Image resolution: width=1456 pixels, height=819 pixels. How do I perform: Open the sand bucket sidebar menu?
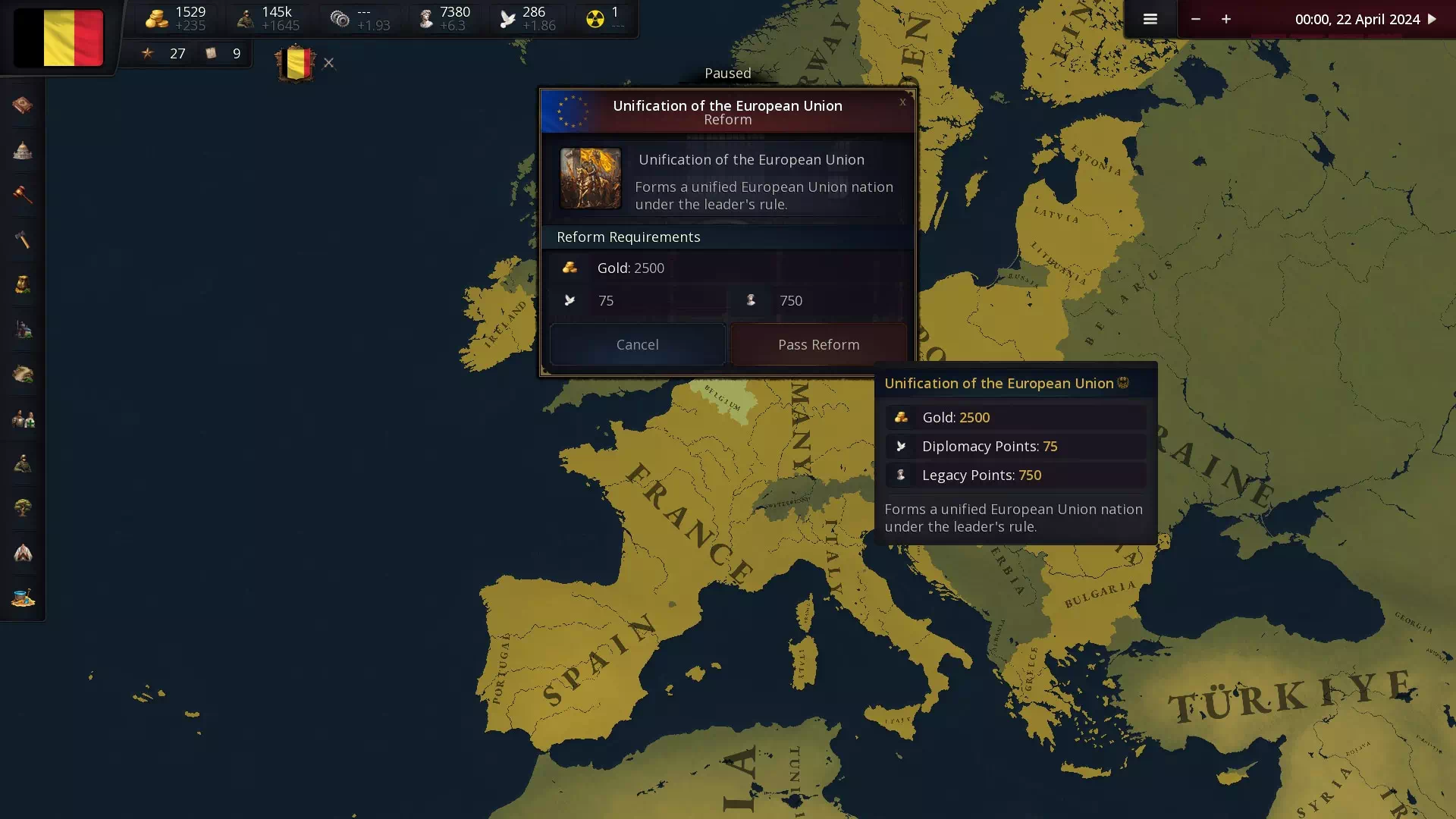point(23,598)
